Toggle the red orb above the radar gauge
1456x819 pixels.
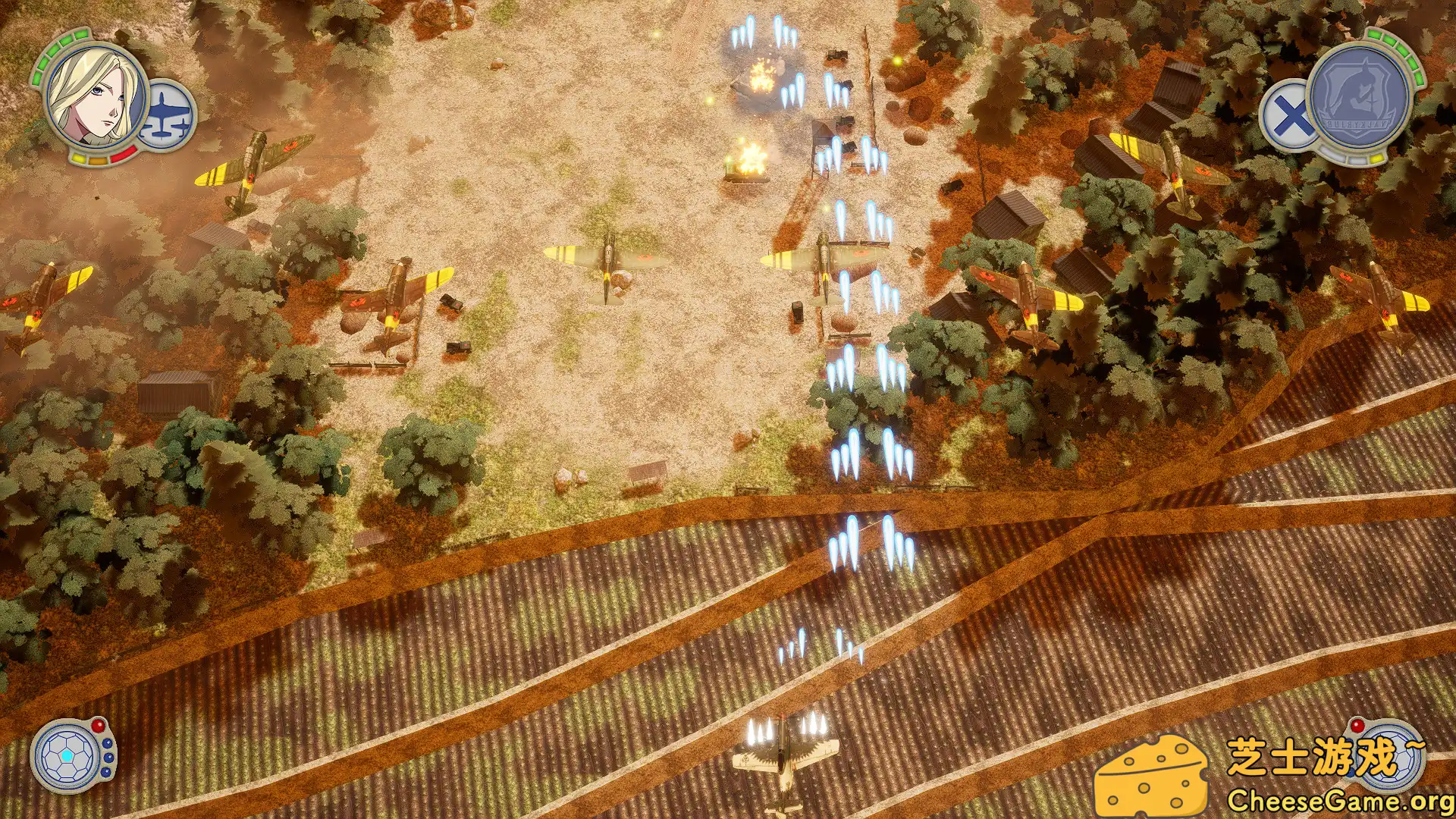(x=99, y=726)
